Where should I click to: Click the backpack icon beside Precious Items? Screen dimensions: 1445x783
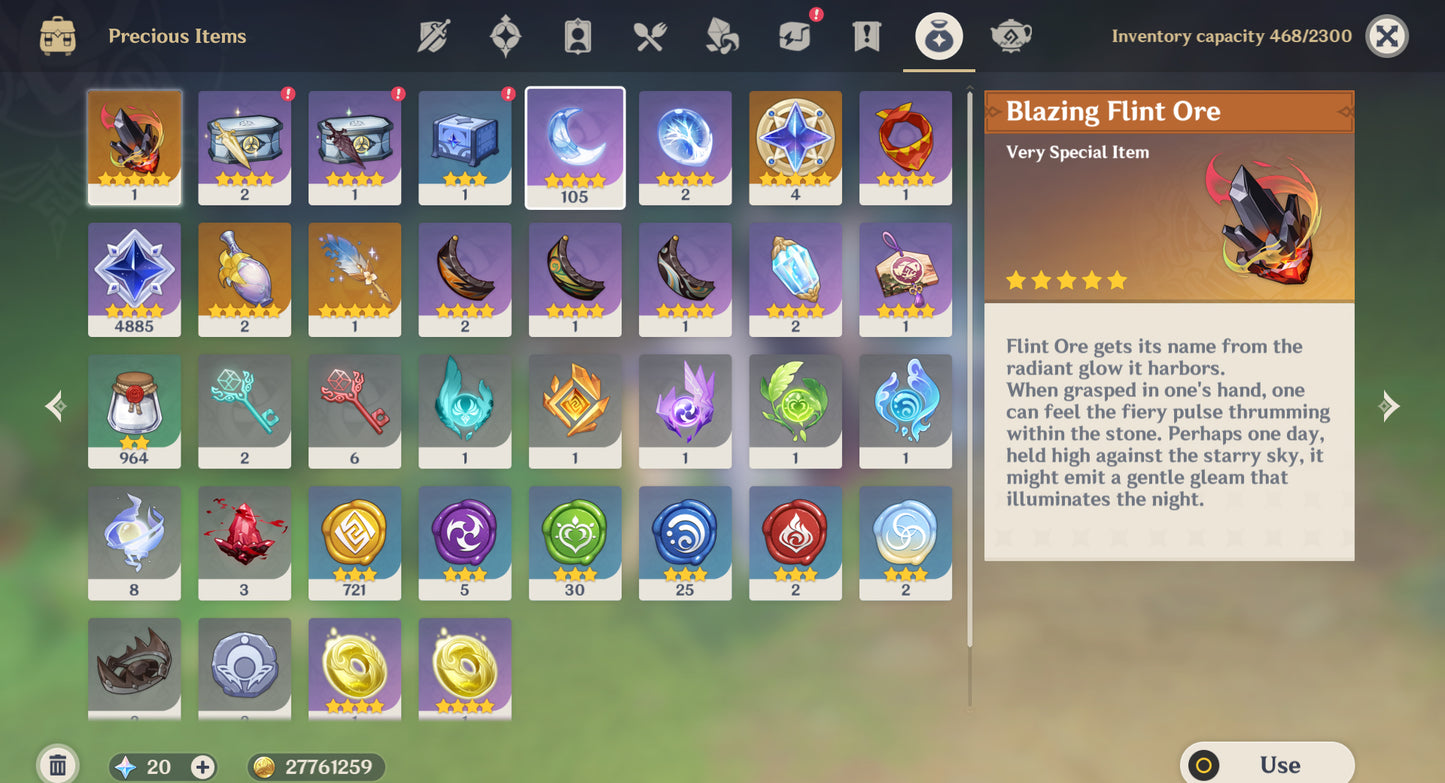57,35
